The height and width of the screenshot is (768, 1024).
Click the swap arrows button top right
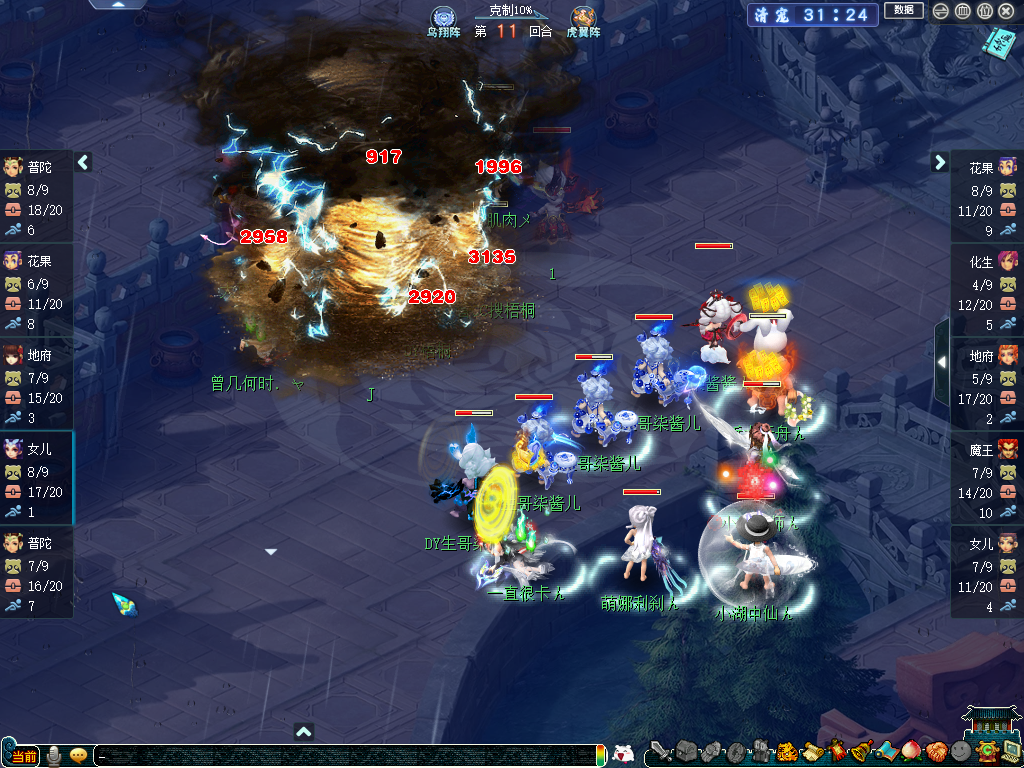[940, 11]
